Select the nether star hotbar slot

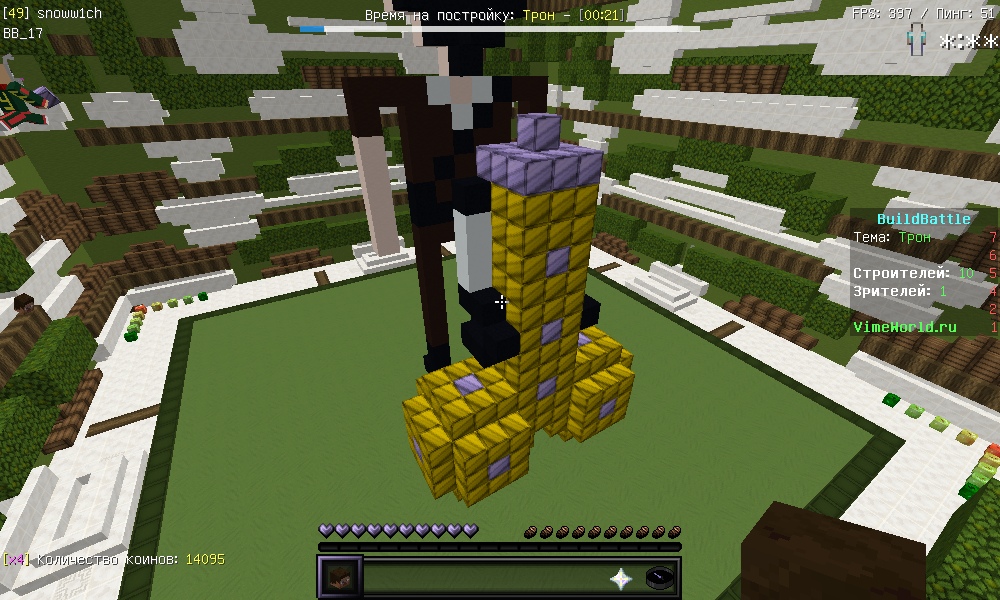tap(622, 578)
